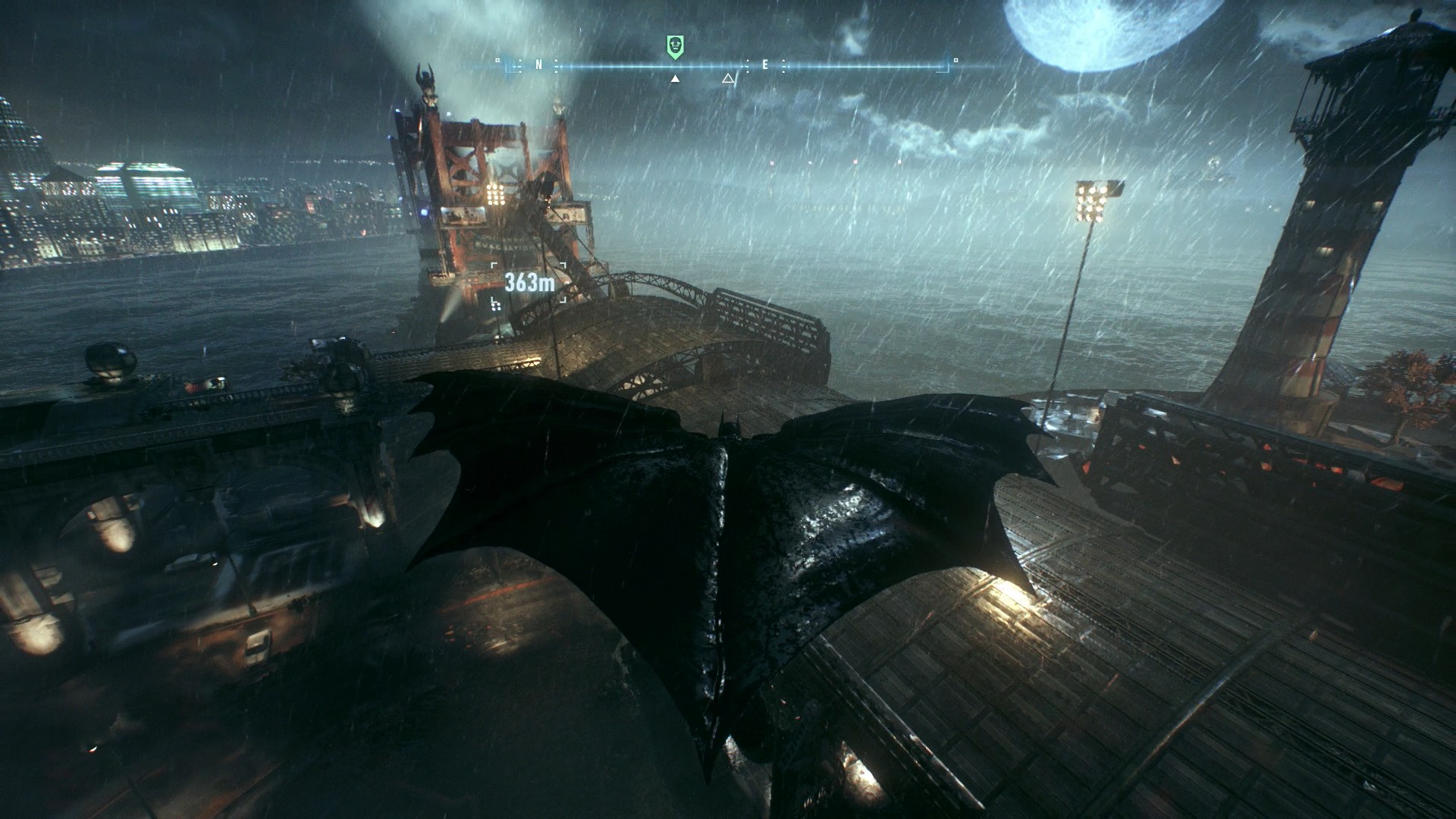Select the green mission marker on the compass
The height and width of the screenshot is (819, 1456).
(676, 45)
